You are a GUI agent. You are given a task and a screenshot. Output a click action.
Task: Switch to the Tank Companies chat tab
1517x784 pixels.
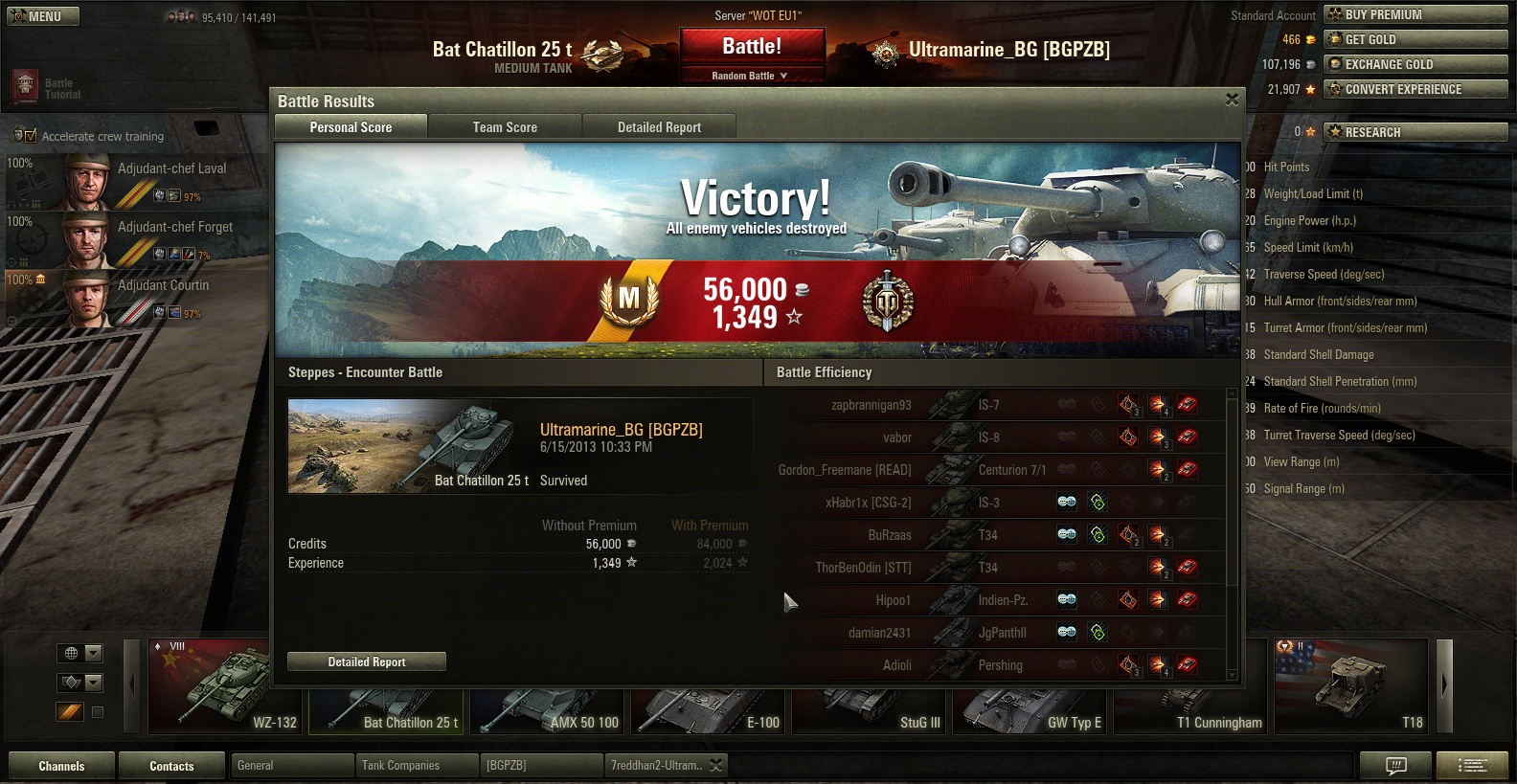[x=418, y=766]
